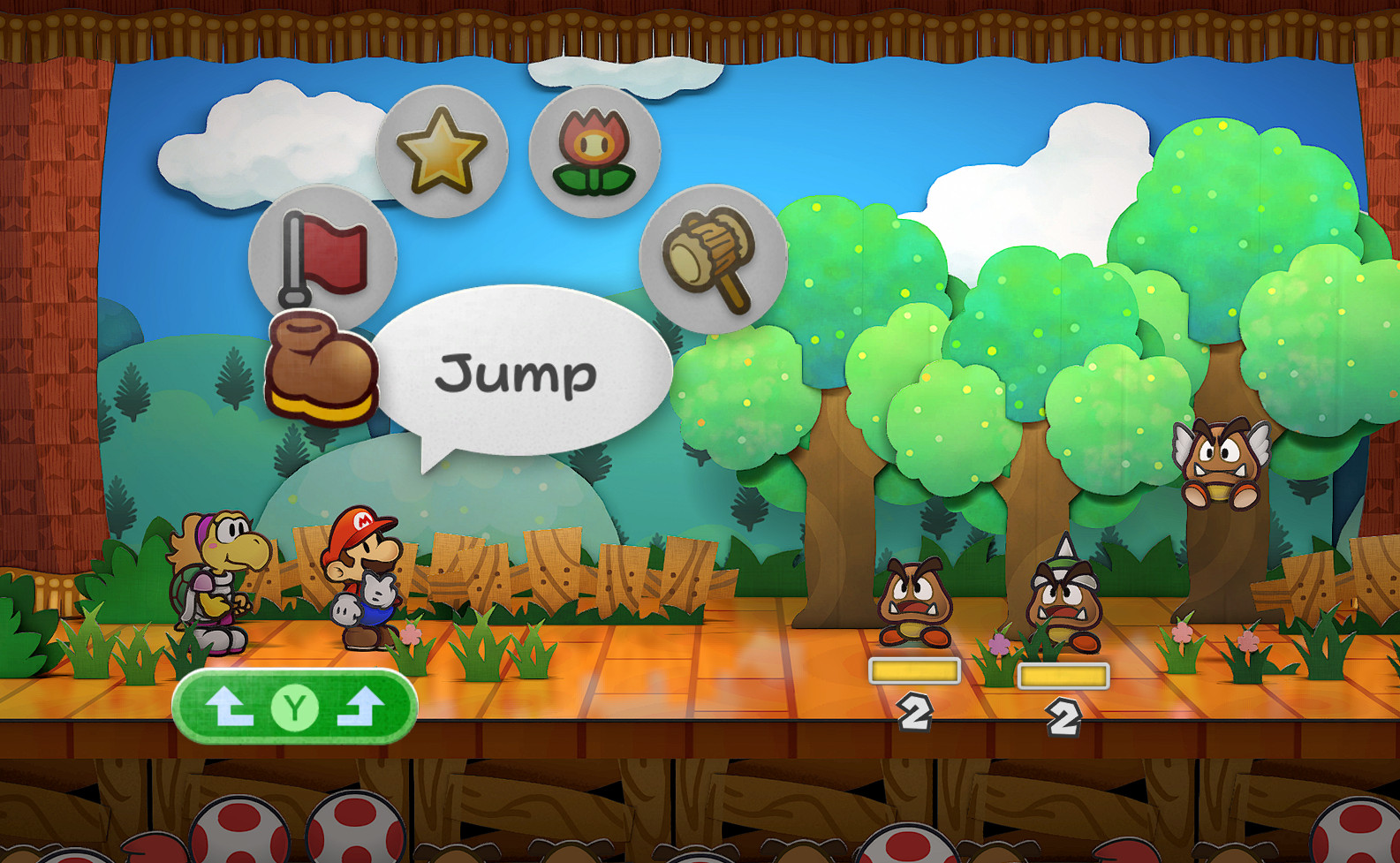This screenshot has width=1400, height=863.
Task: Click the red flag Tactics icon
Action: pyautogui.click(x=321, y=256)
